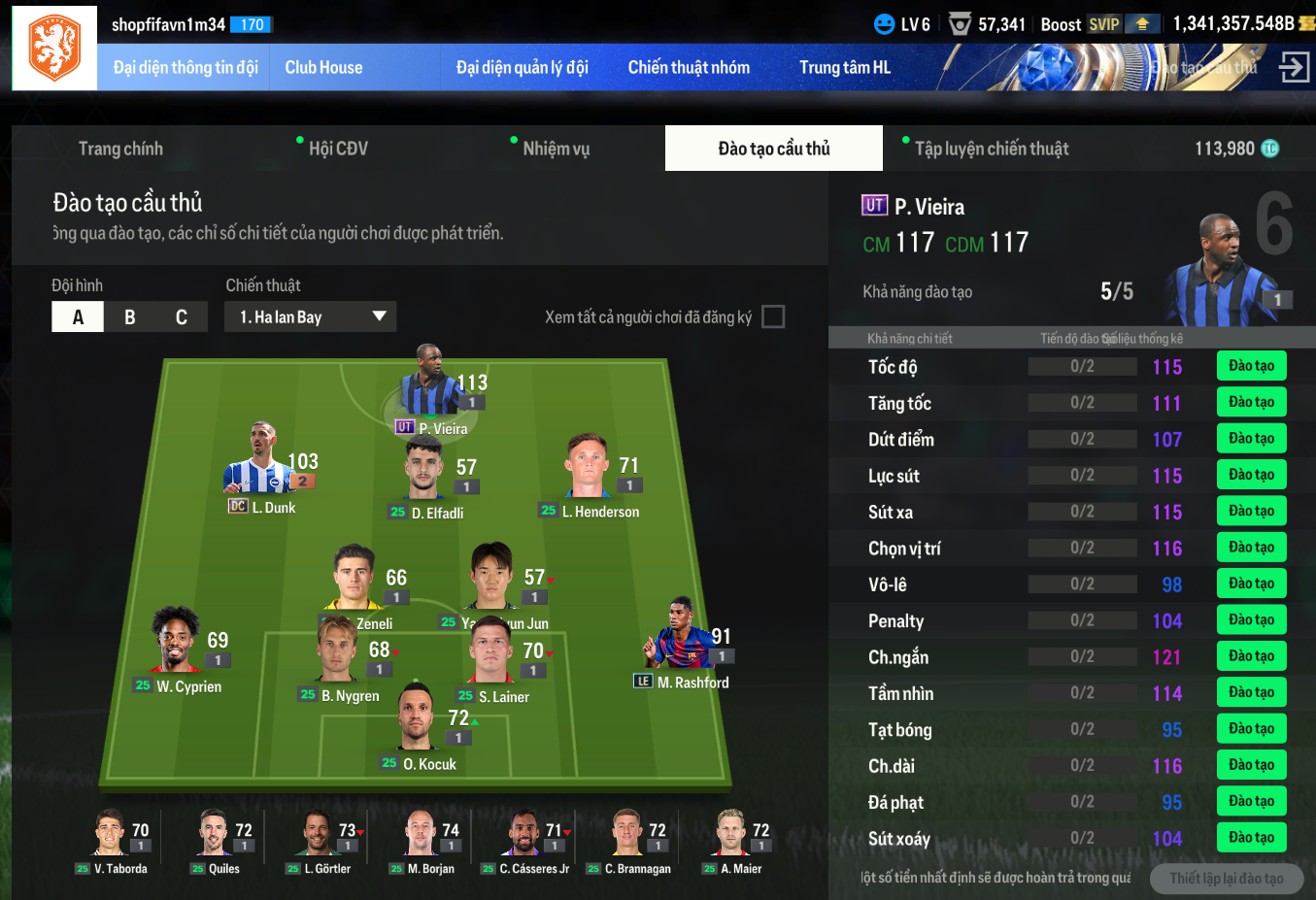The width and height of the screenshot is (1316, 900).
Task: Train the Dứt điểm stat
Action: pyautogui.click(x=1251, y=439)
